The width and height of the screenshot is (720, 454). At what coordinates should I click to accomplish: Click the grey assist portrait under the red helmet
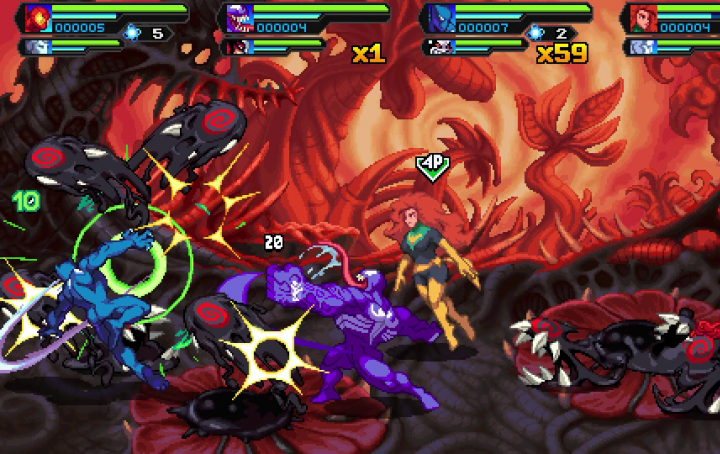[x=37, y=46]
